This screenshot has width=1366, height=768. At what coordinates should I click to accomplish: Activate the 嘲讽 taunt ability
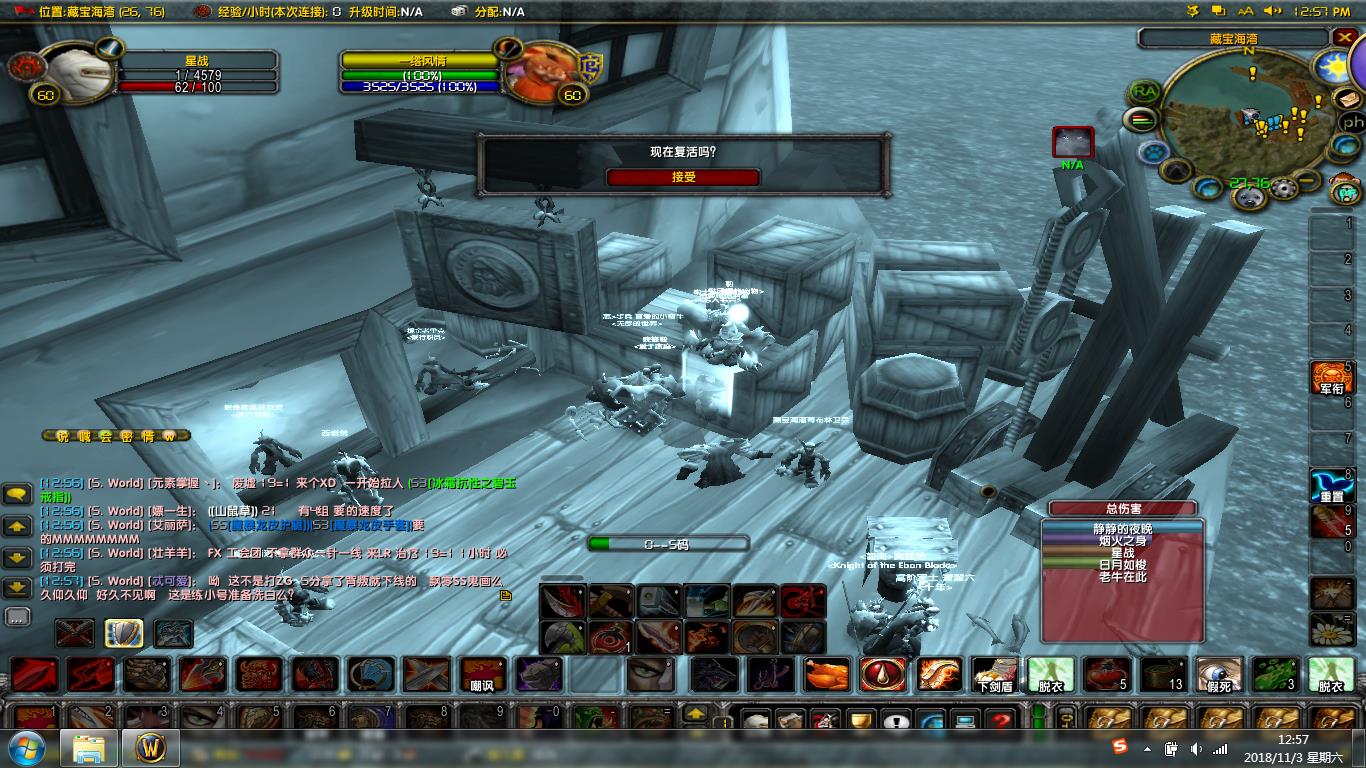[482, 675]
